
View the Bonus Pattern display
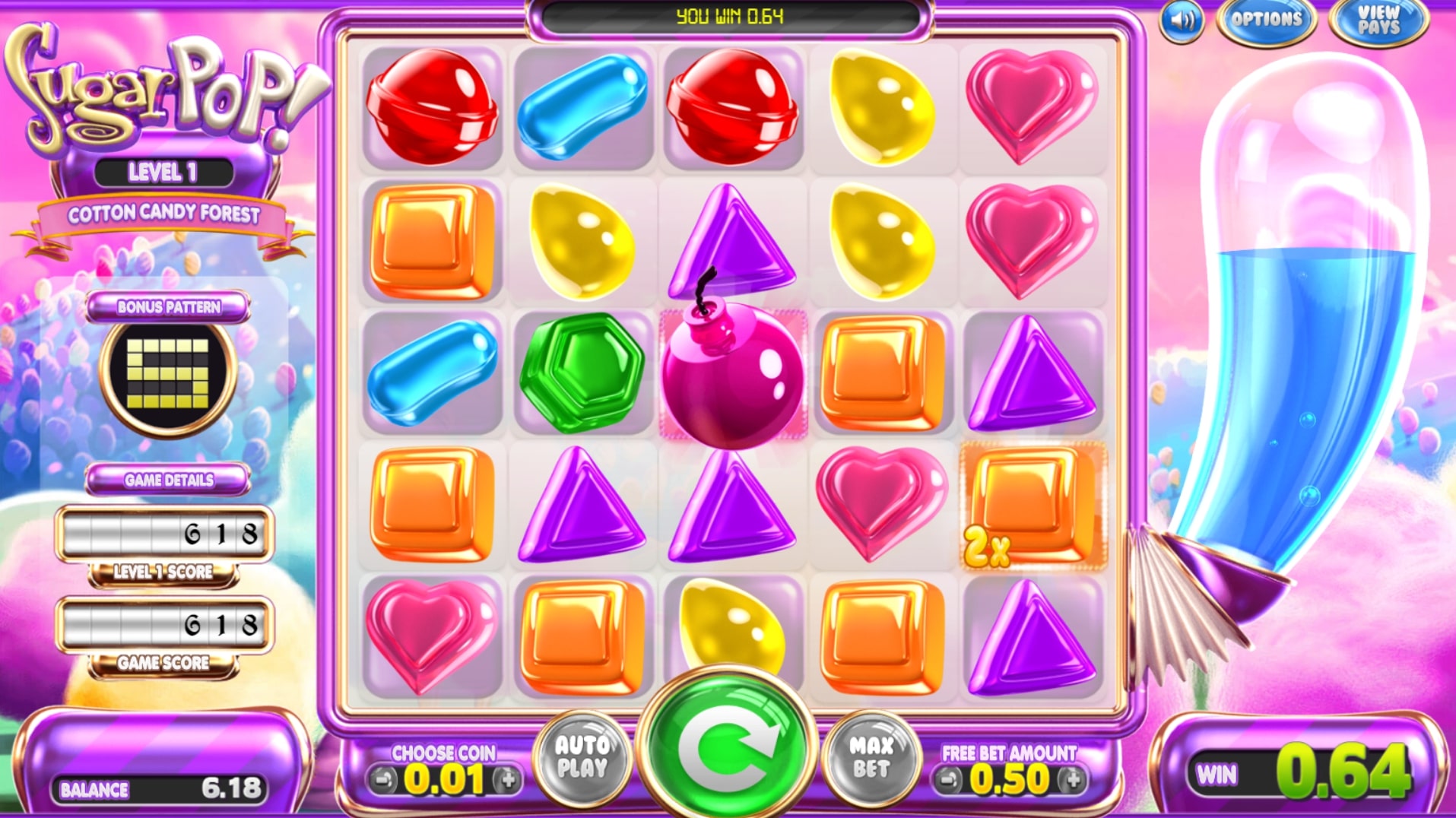(x=166, y=373)
